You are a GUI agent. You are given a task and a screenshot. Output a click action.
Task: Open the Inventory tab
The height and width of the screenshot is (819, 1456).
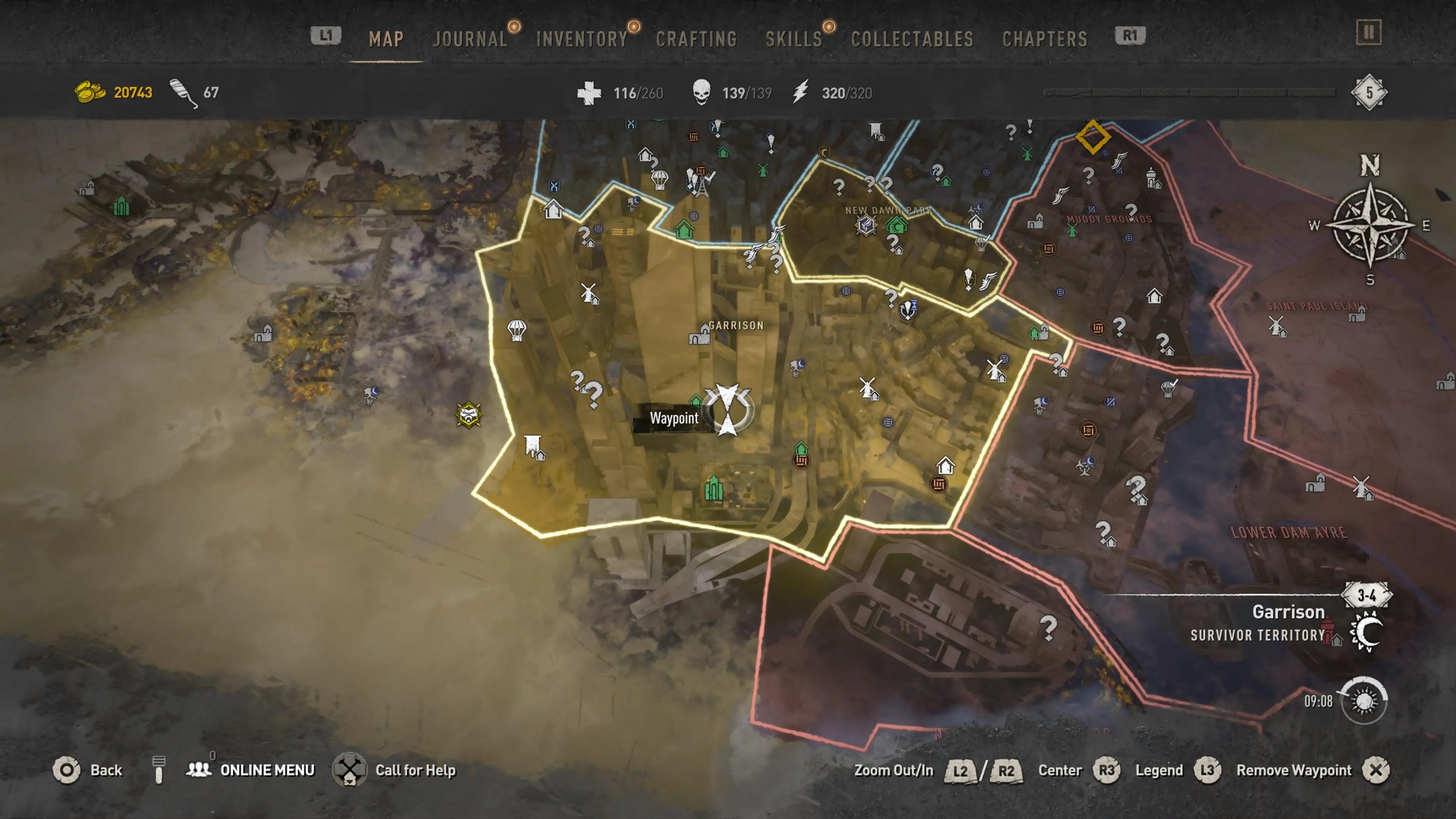(x=582, y=39)
